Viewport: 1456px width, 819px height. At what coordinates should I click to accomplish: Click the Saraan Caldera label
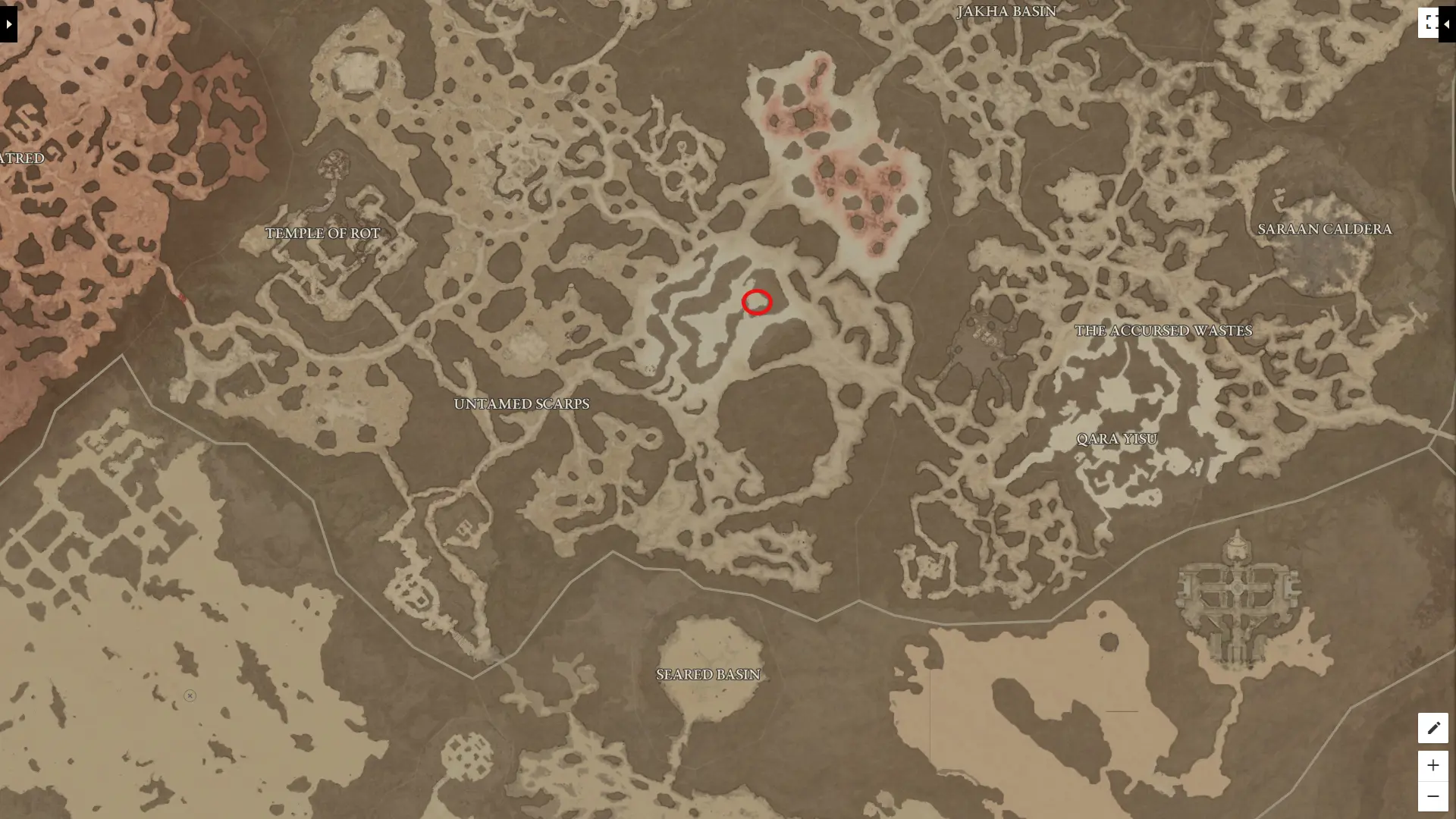click(1324, 228)
